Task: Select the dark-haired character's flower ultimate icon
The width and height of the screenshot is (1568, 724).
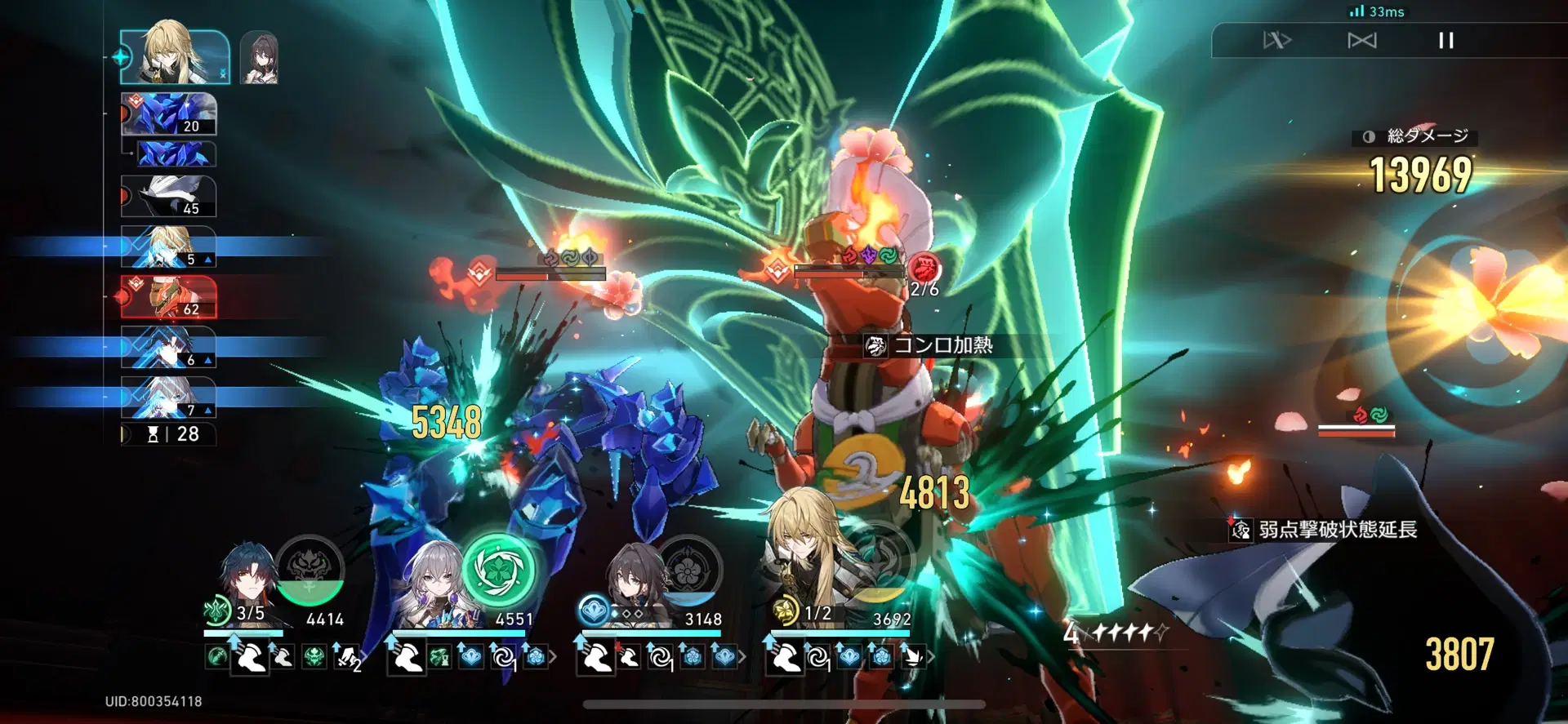Action: [688, 569]
